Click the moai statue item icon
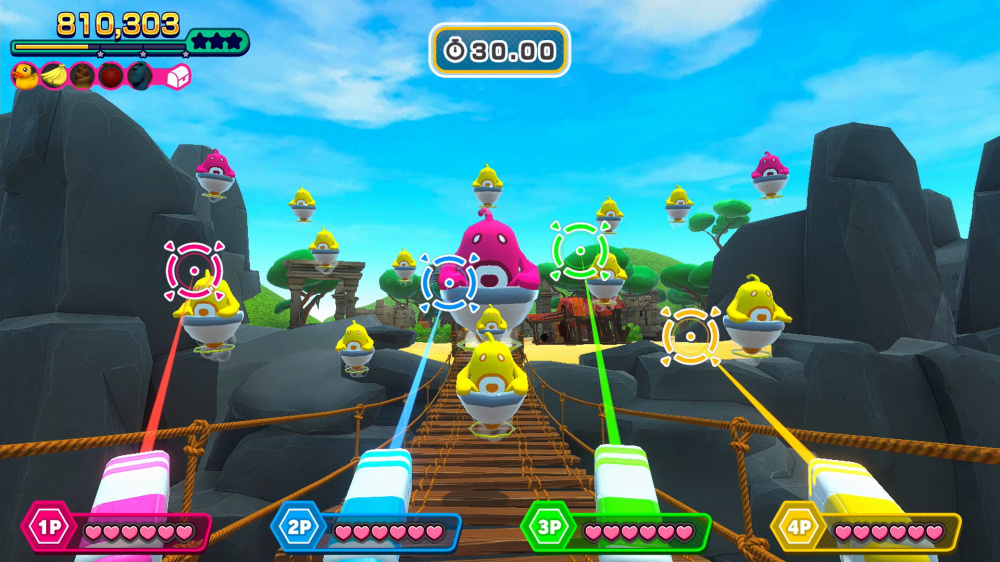Image resolution: width=1000 pixels, height=562 pixels. (x=140, y=75)
